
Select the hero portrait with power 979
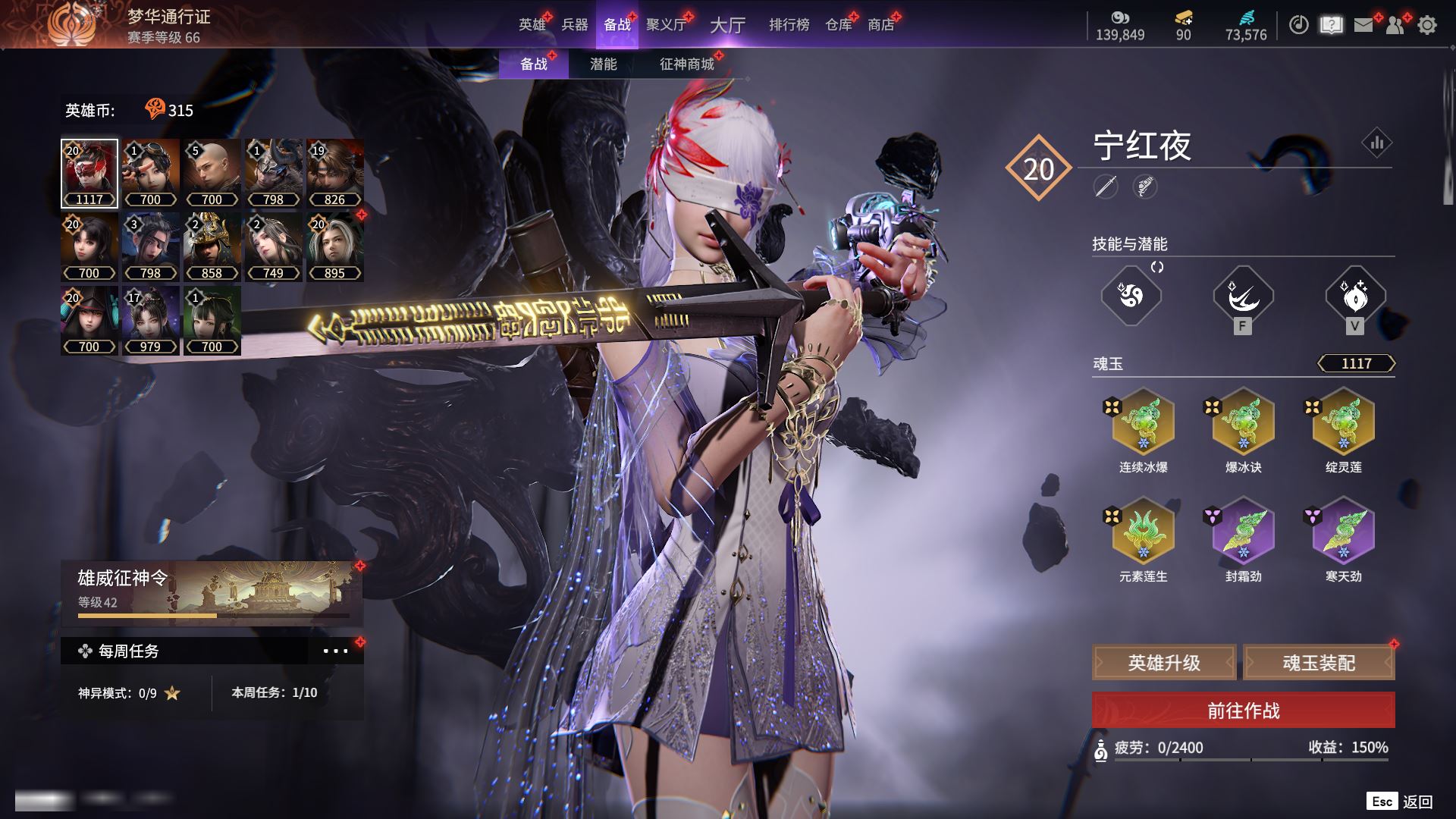pyautogui.click(x=150, y=320)
